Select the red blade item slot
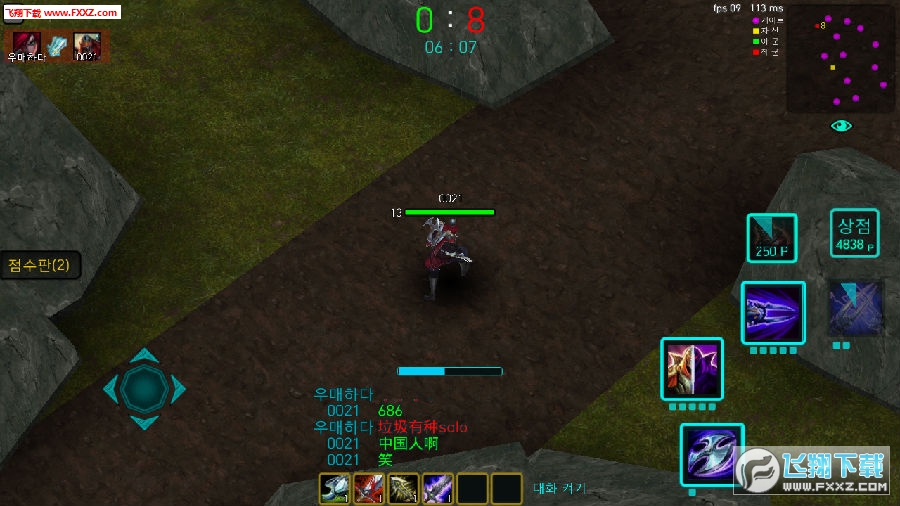900x506 pixels. (368, 488)
